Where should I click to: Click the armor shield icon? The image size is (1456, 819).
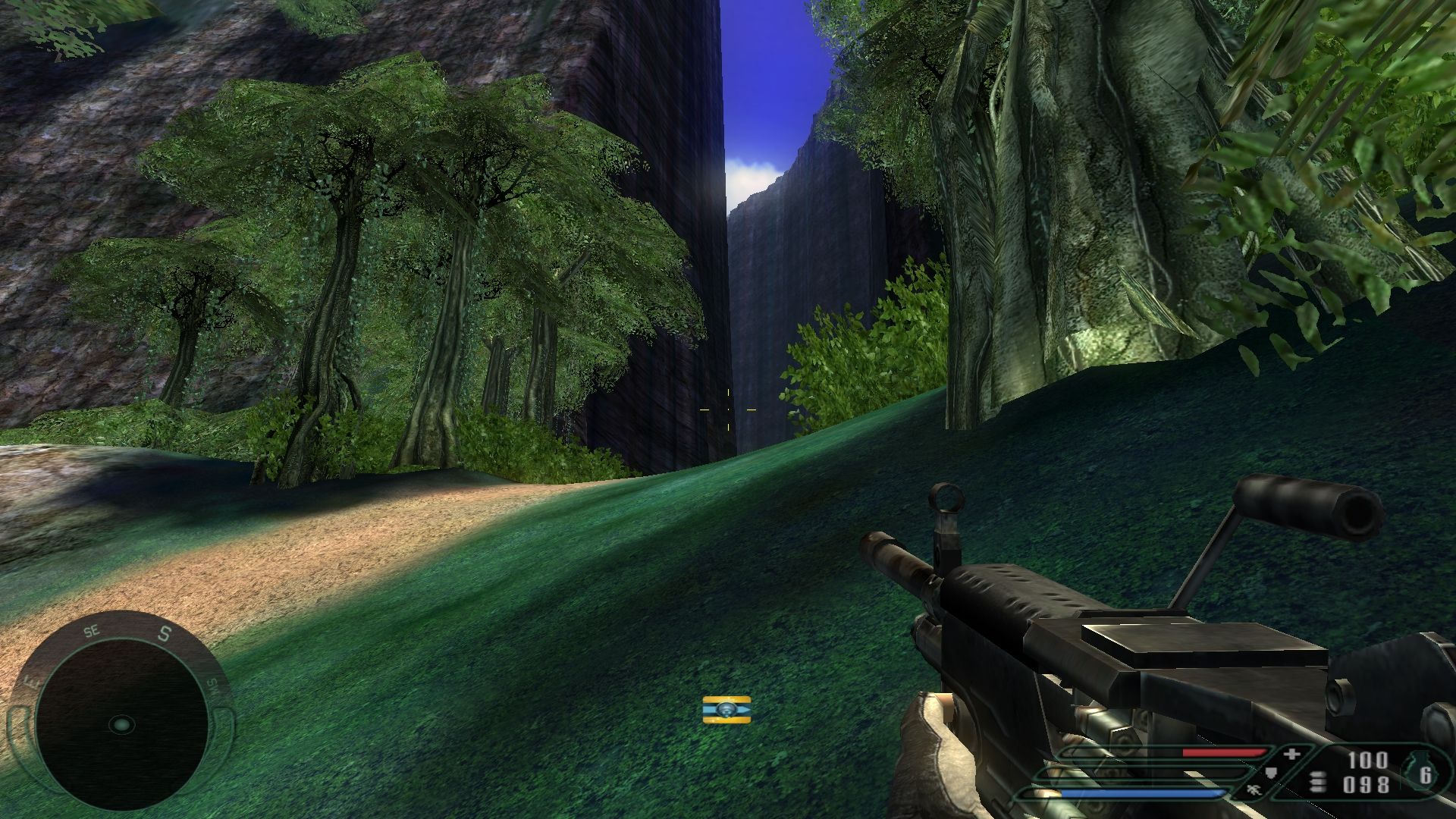point(1272,773)
